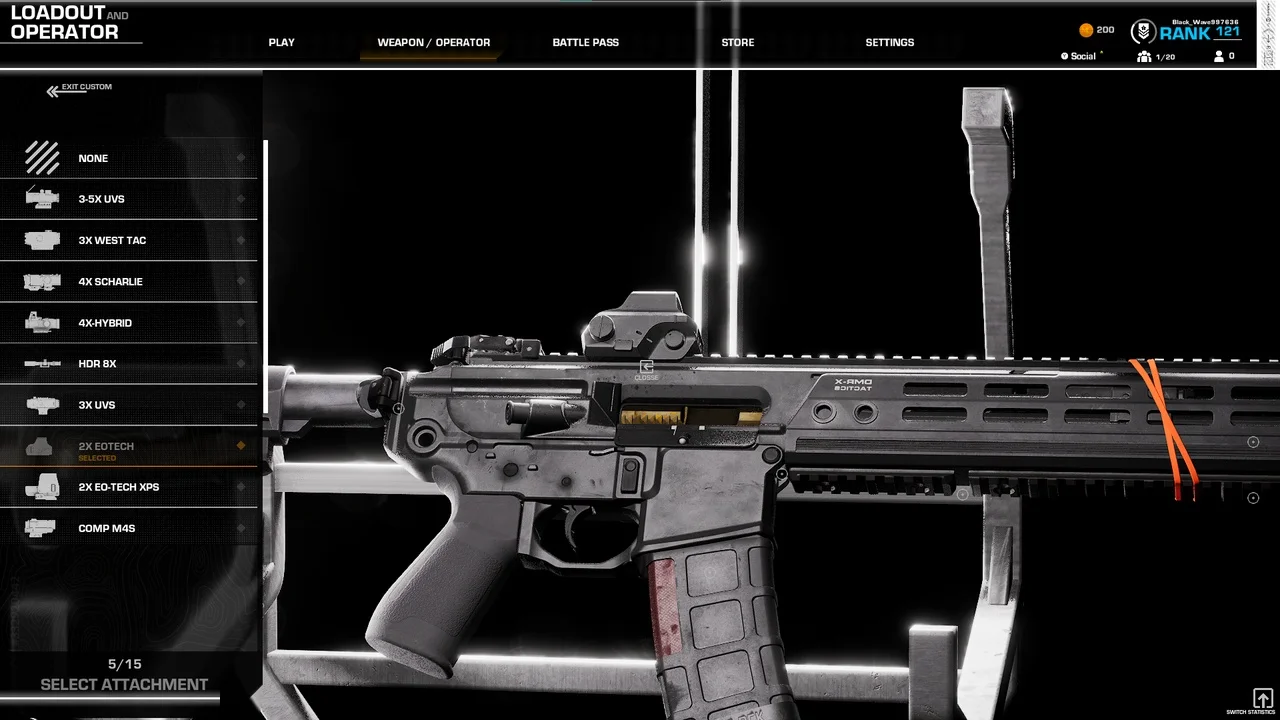Choose the 2X EO-Tech XPS sight
Image resolution: width=1280 pixels, height=720 pixels.
(128, 487)
